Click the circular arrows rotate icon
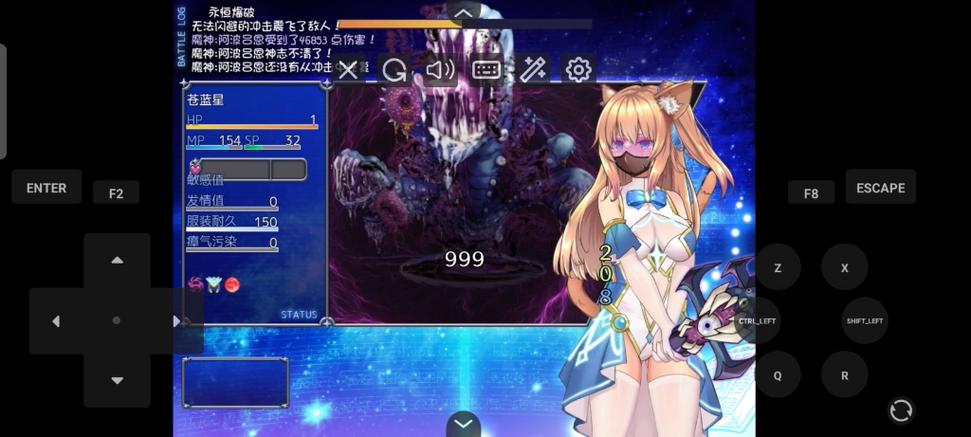Viewport: 971px width, 437px height. [x=900, y=410]
